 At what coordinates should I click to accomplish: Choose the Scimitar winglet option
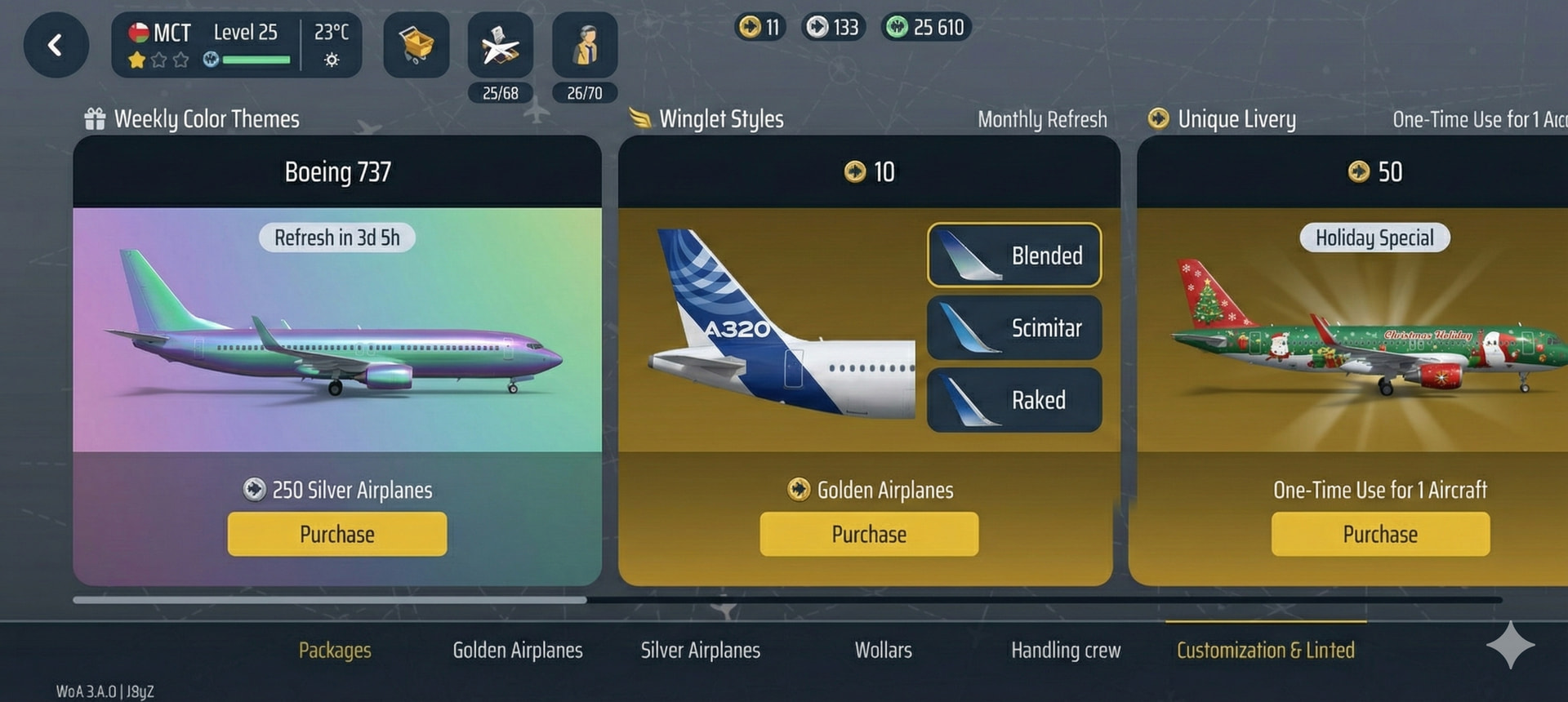coord(1014,327)
